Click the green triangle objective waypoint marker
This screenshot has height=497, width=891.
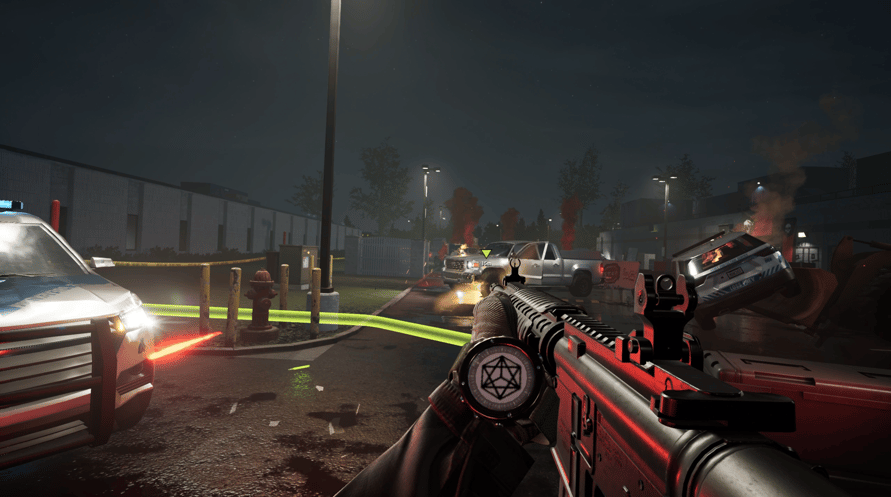tap(486, 253)
